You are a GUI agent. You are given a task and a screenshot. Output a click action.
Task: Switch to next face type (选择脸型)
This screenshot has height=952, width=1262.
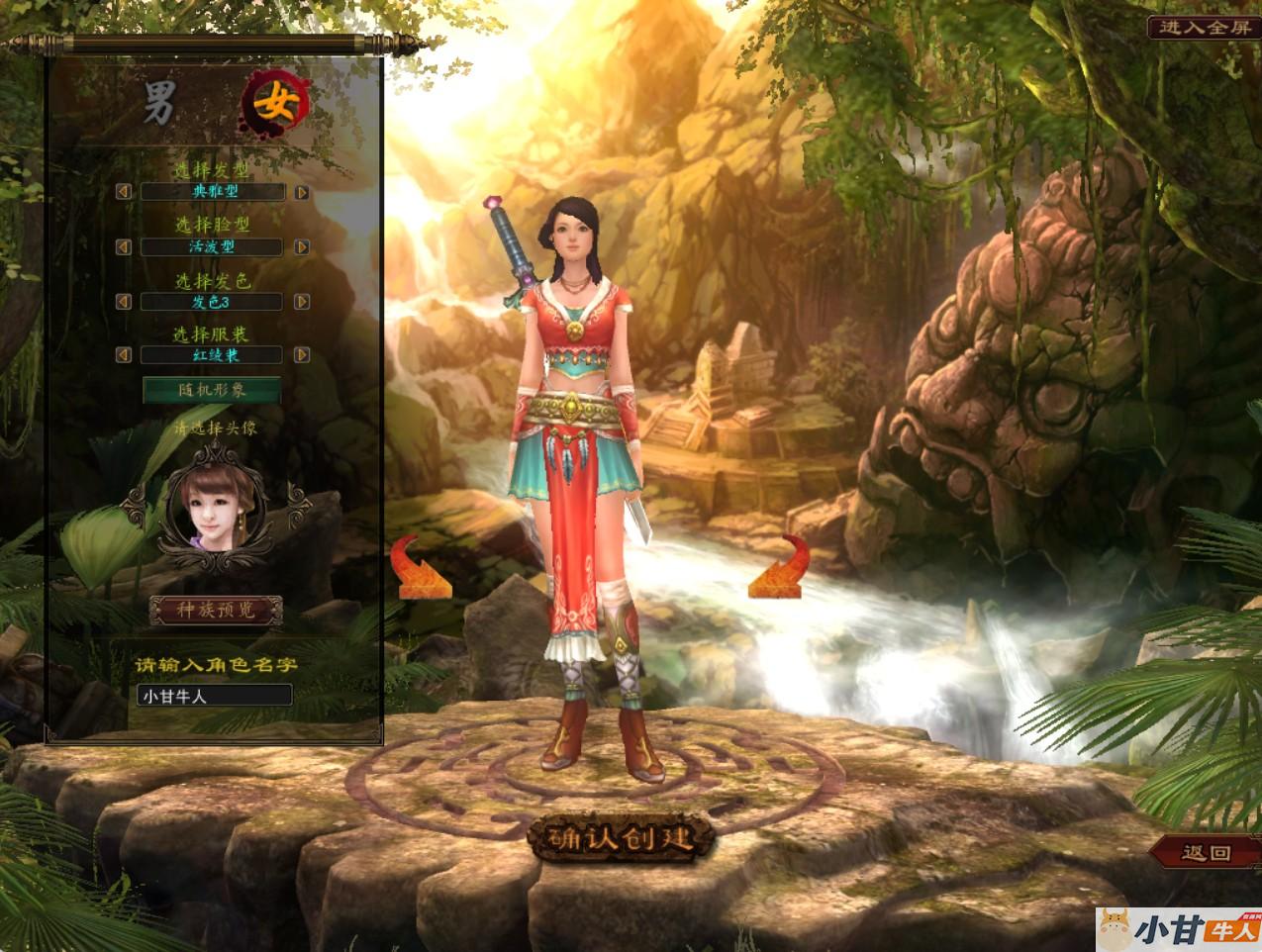click(x=302, y=246)
